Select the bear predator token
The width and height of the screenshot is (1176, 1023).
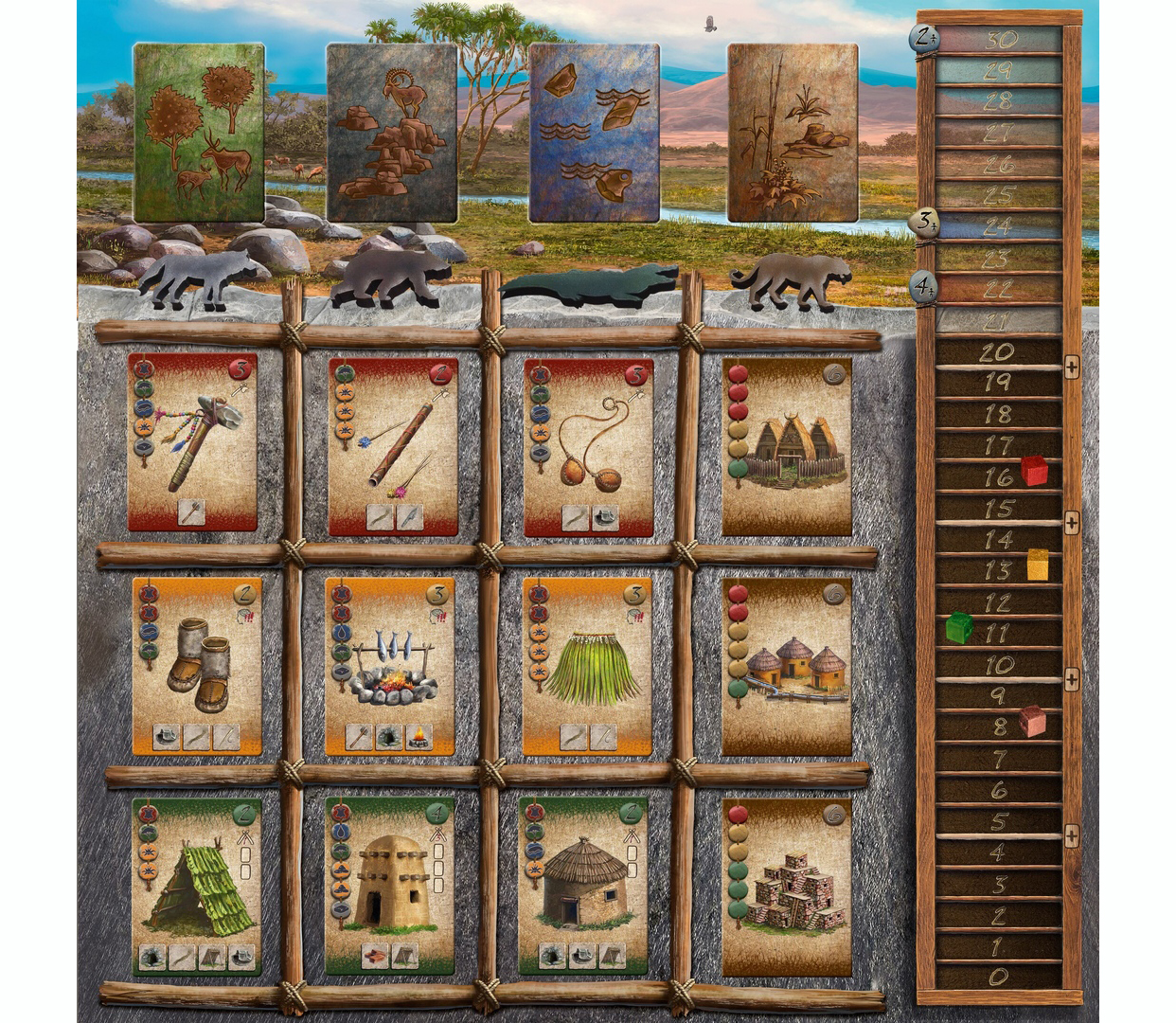(390, 278)
